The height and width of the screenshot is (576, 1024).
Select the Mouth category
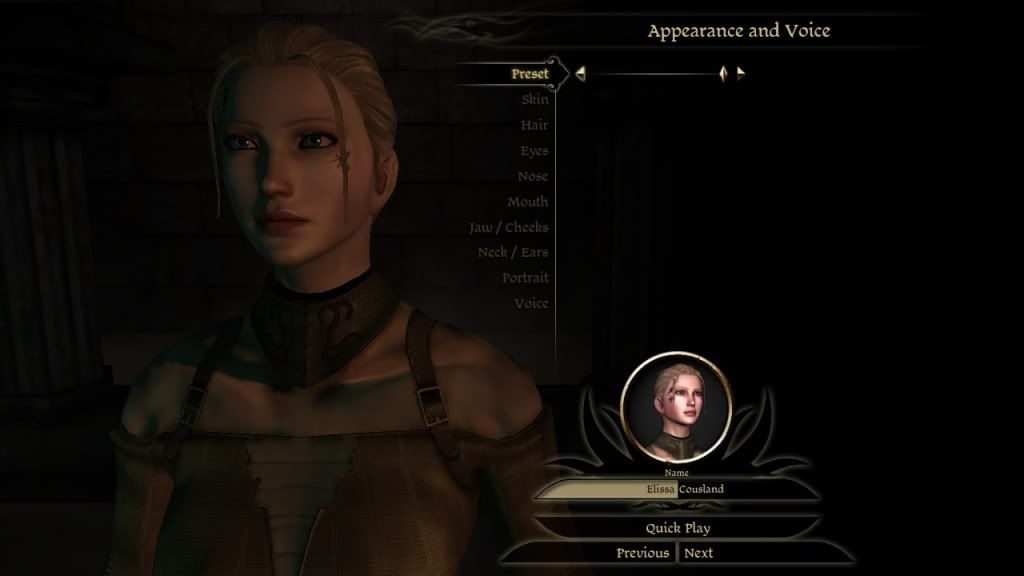(527, 202)
